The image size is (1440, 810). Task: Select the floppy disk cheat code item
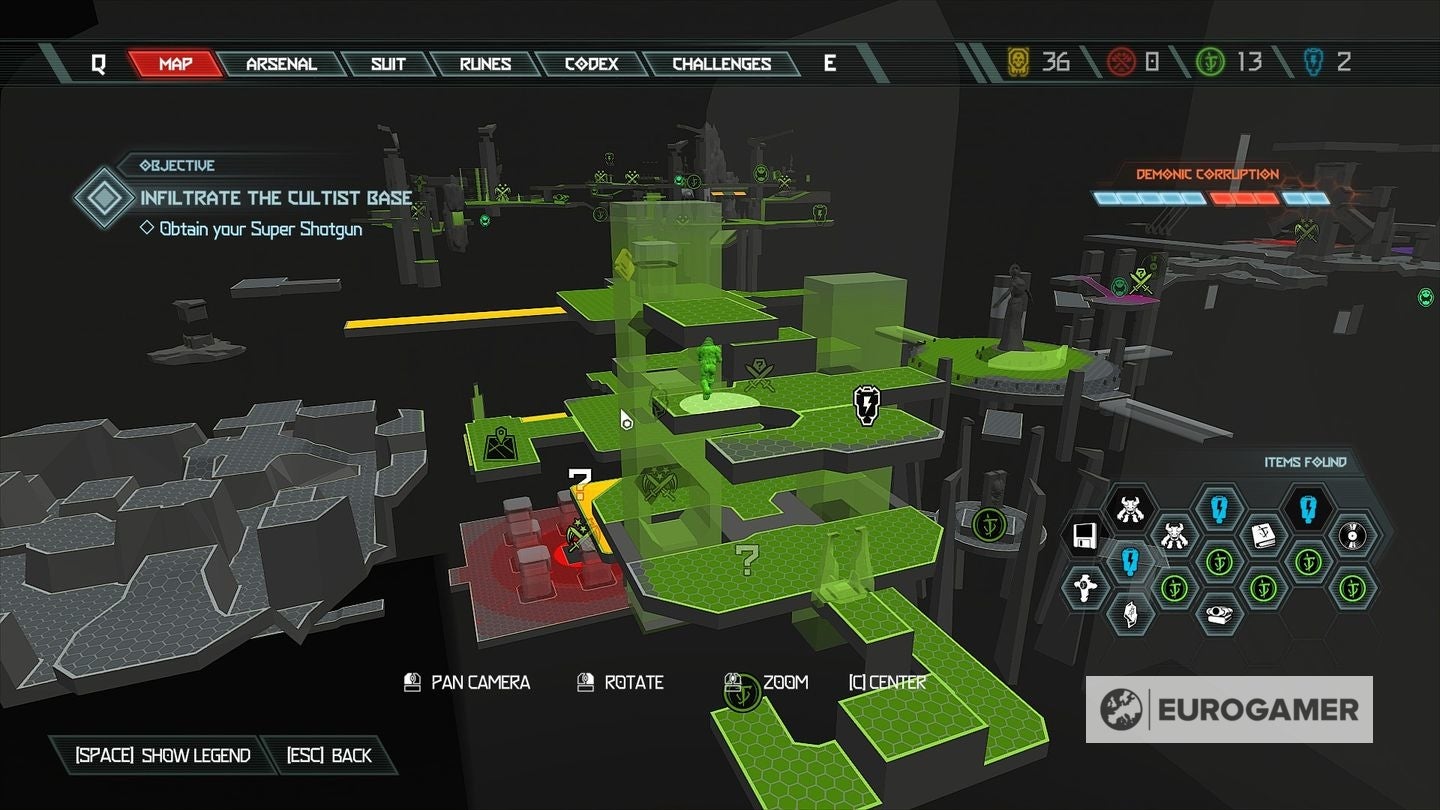coord(1084,536)
